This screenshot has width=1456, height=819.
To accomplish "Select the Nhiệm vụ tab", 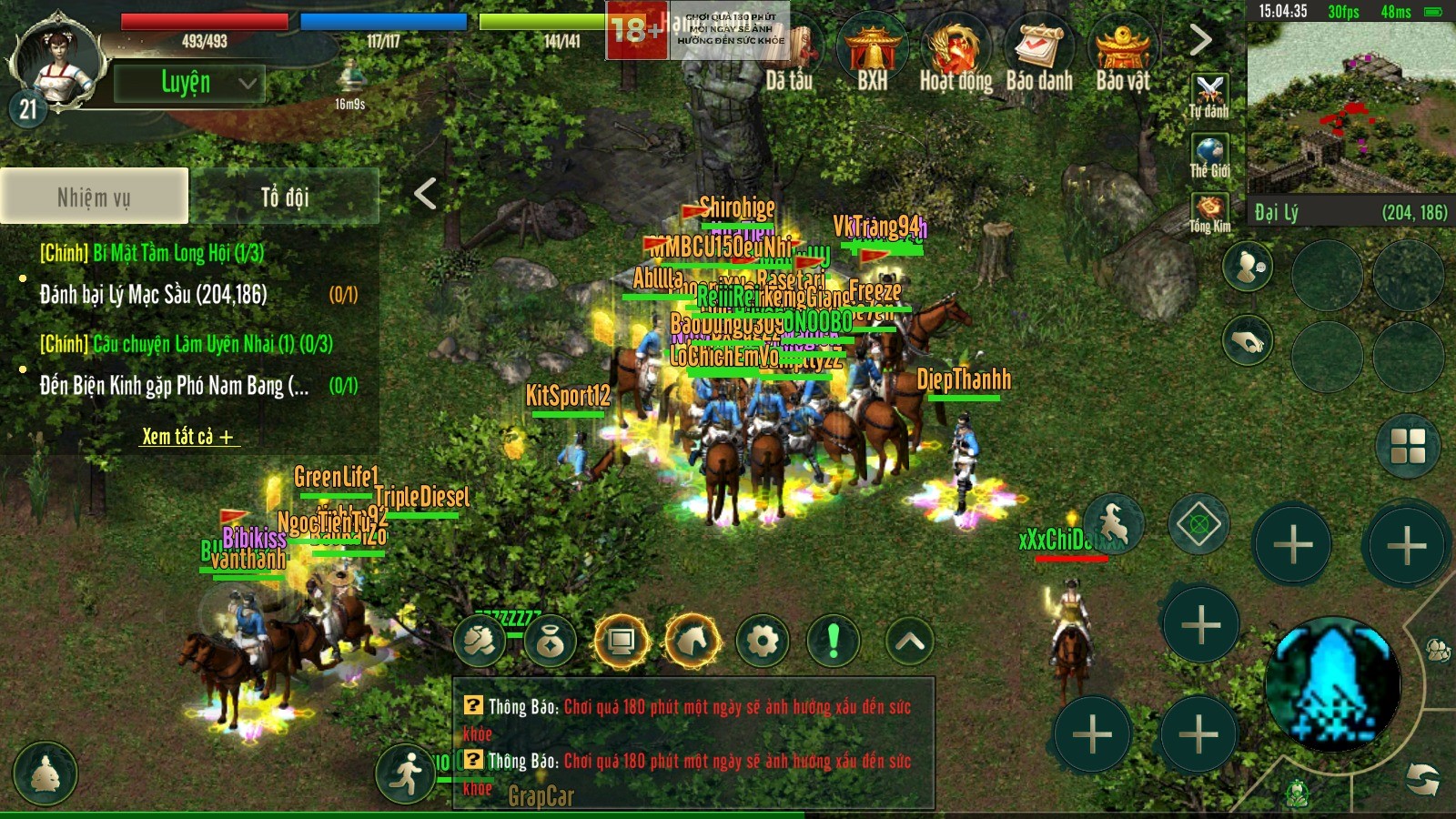I will tap(95, 197).
